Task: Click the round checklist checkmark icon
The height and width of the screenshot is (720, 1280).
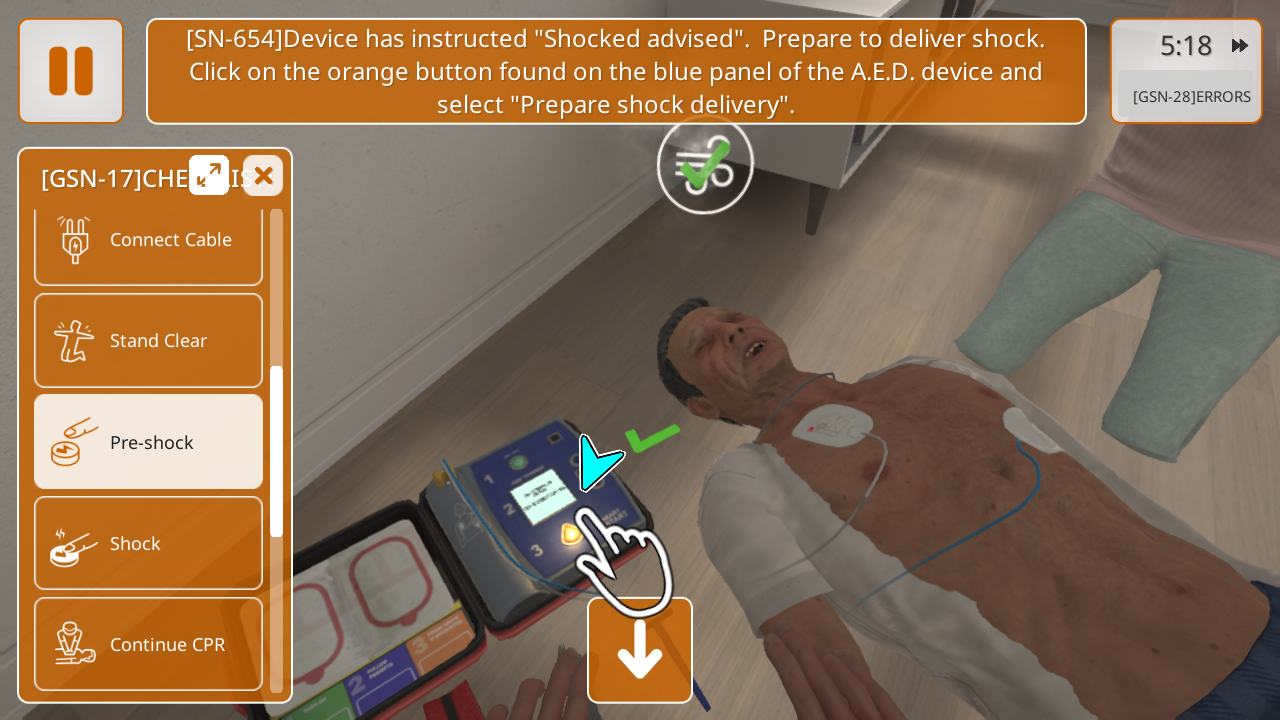Action: [705, 166]
